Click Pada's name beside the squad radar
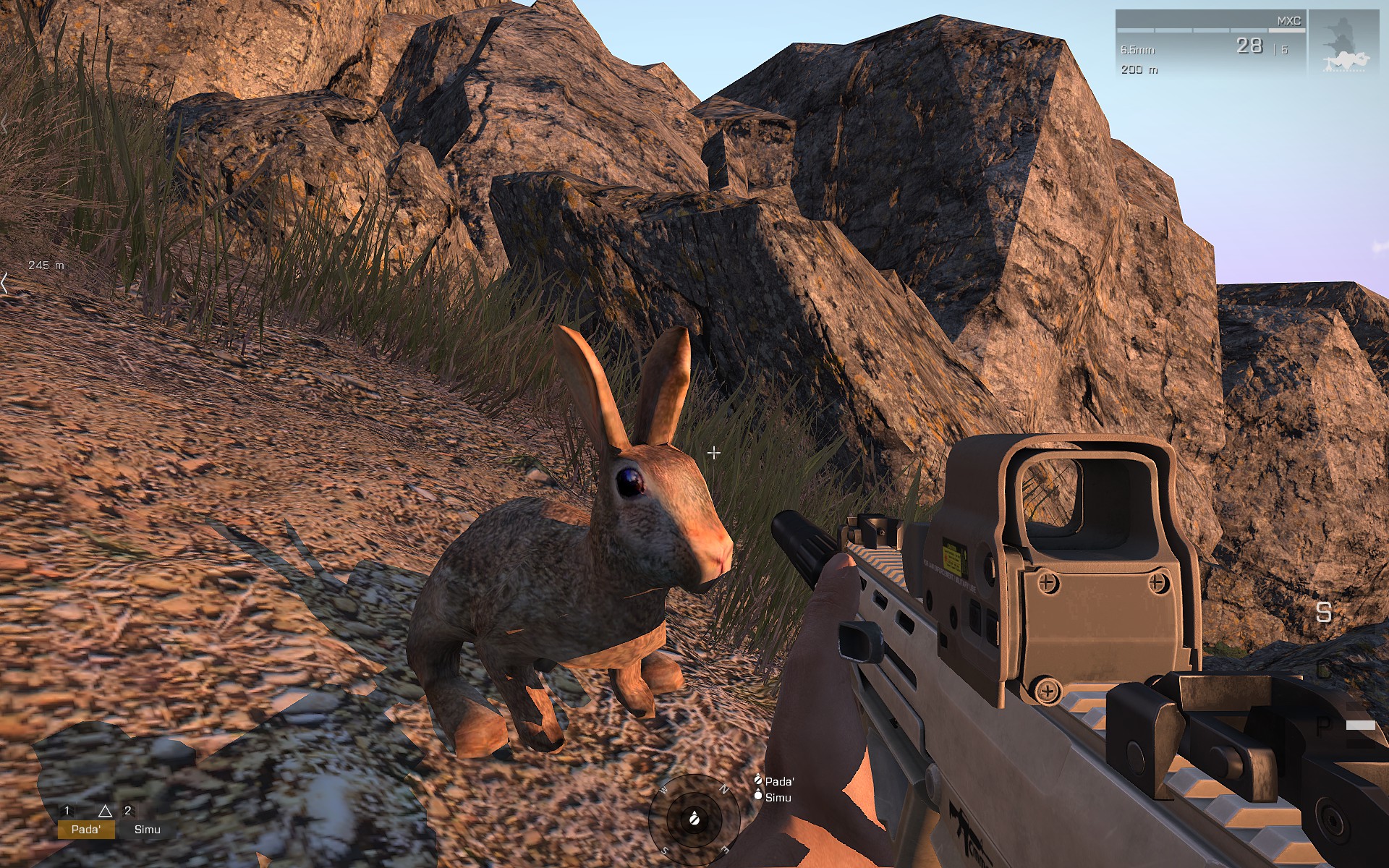1389x868 pixels. click(778, 781)
